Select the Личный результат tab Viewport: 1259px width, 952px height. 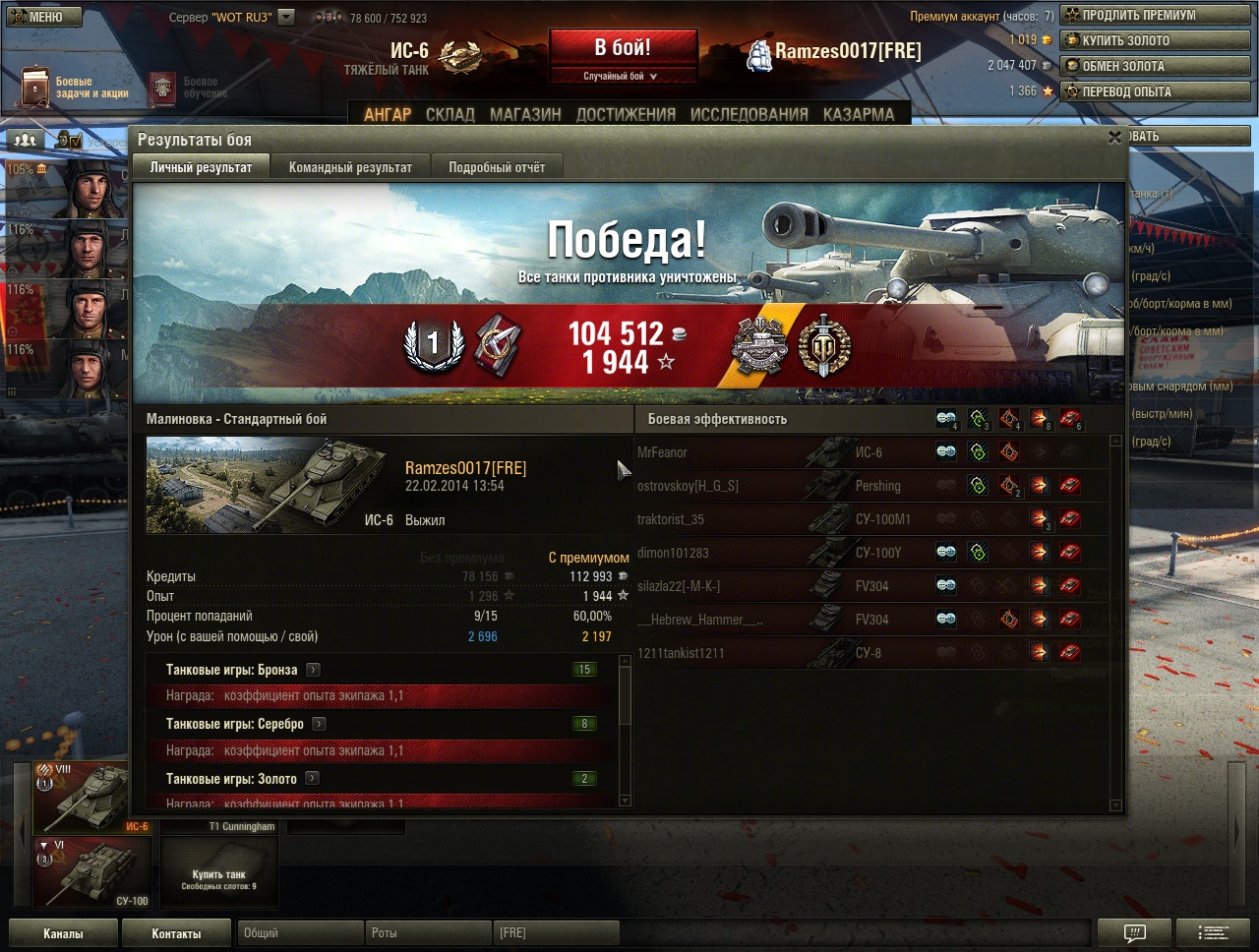201,167
